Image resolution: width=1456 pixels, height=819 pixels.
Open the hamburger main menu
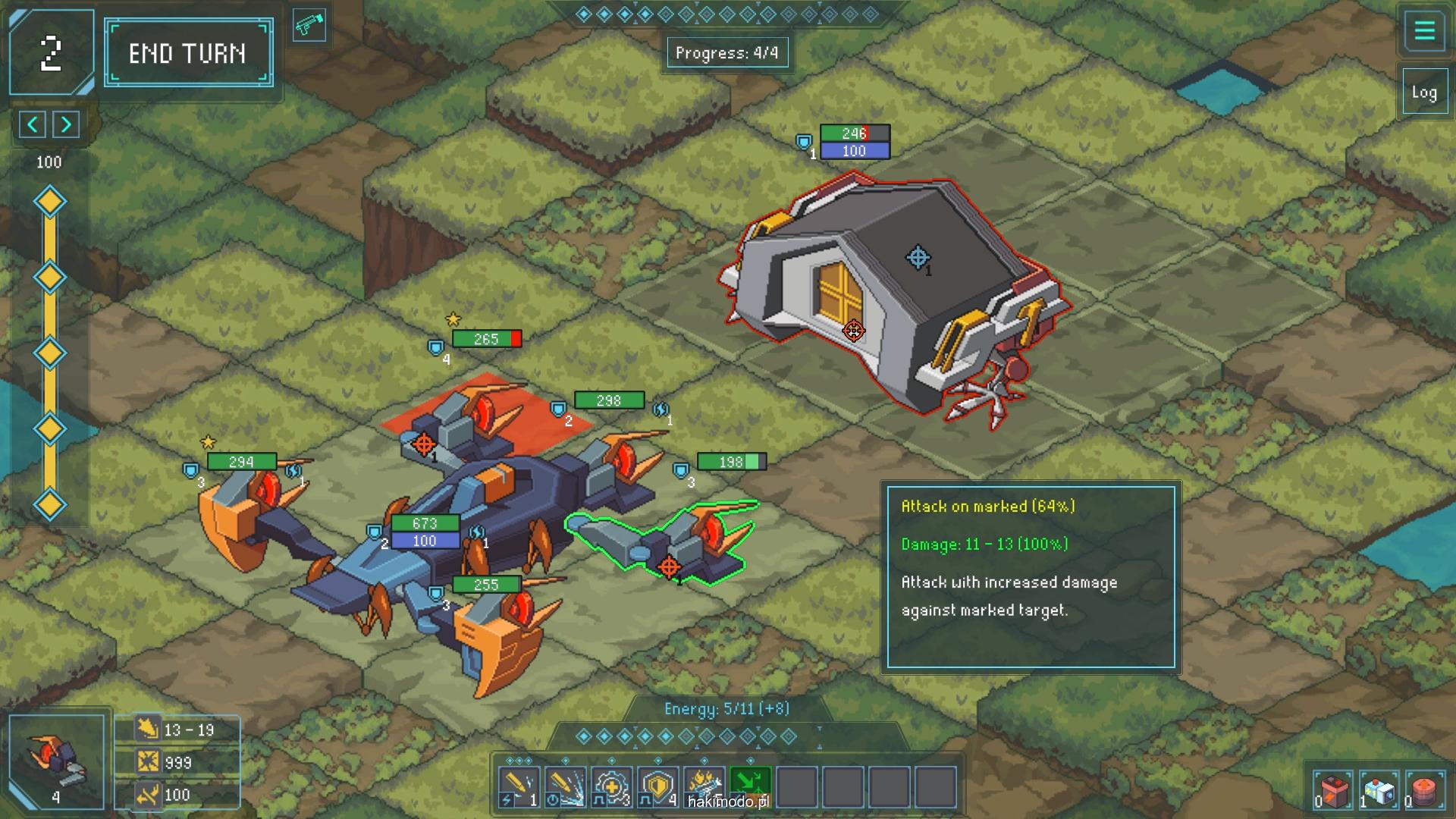(1424, 32)
